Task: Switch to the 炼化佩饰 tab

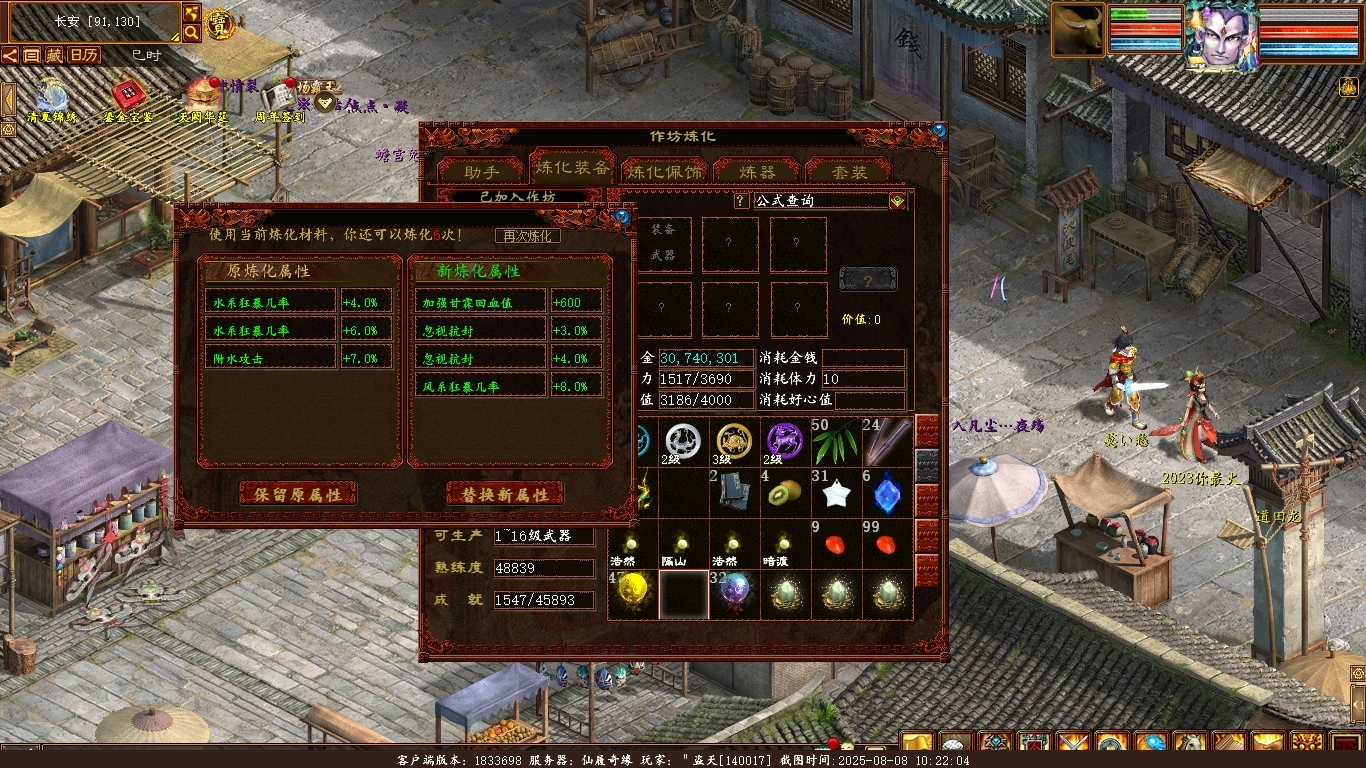Action: click(665, 171)
